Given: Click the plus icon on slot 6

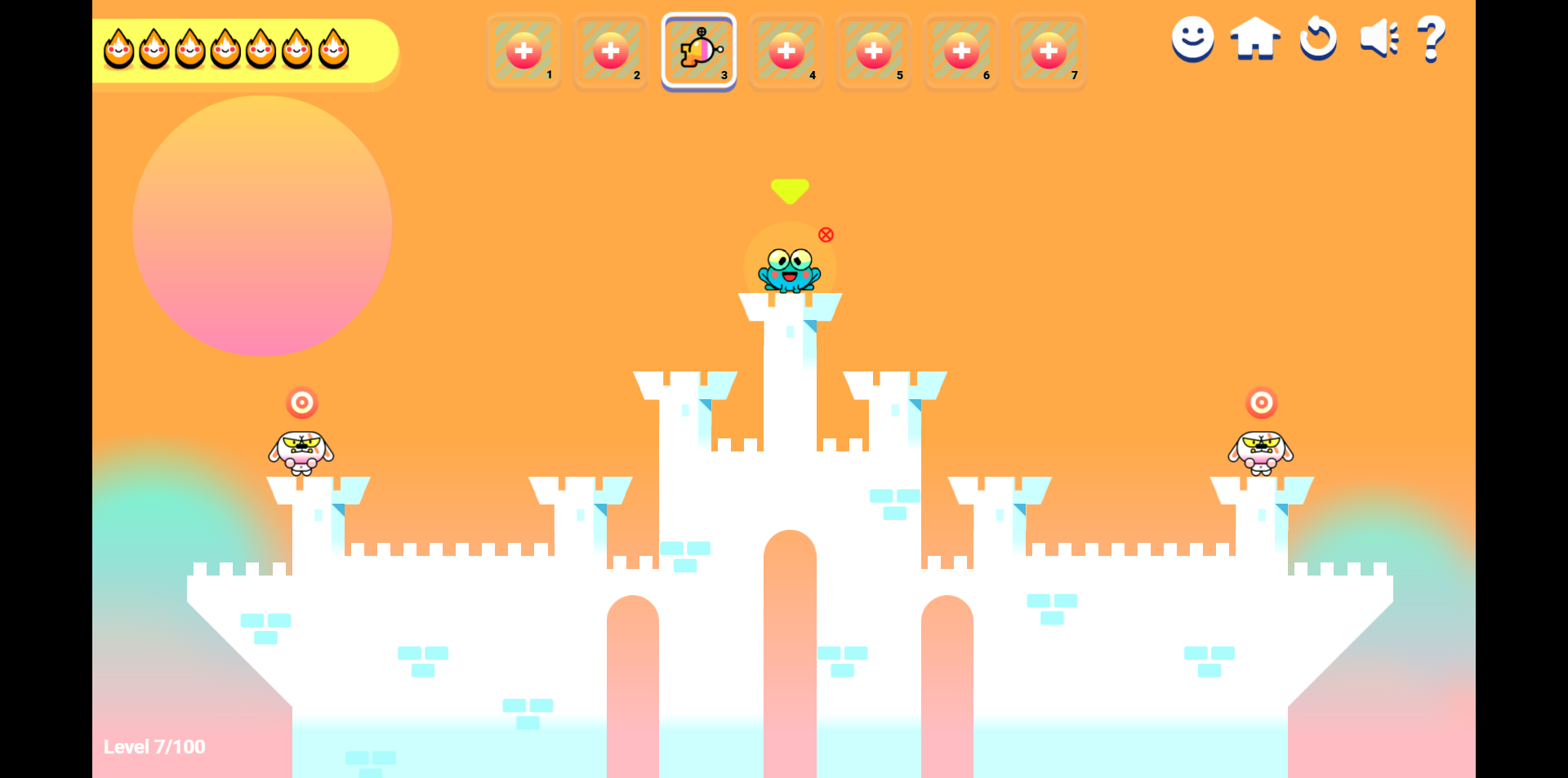Looking at the screenshot, I should [x=961, y=51].
